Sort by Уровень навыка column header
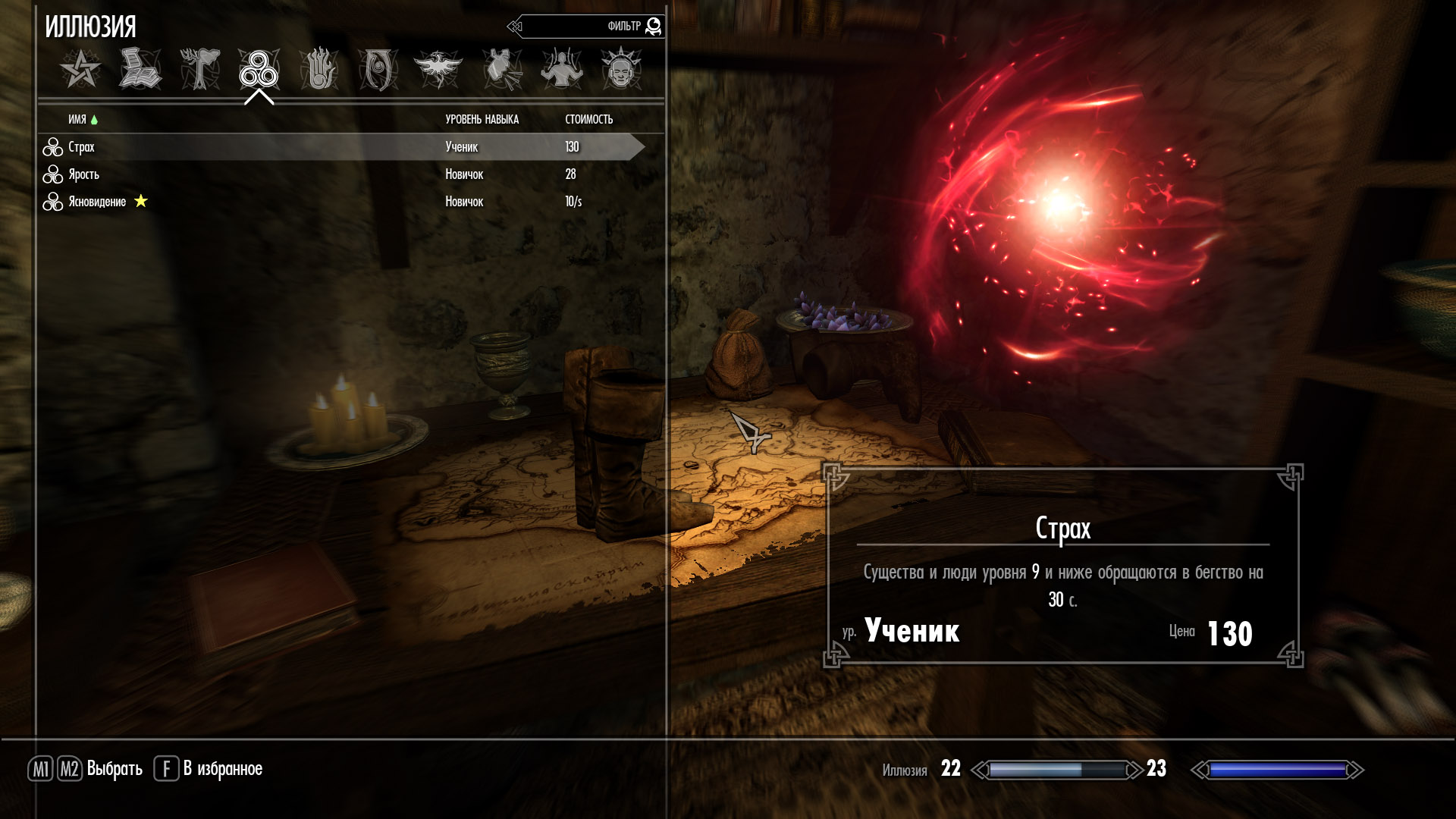Screen dimensions: 1456x819 pyautogui.click(x=482, y=119)
